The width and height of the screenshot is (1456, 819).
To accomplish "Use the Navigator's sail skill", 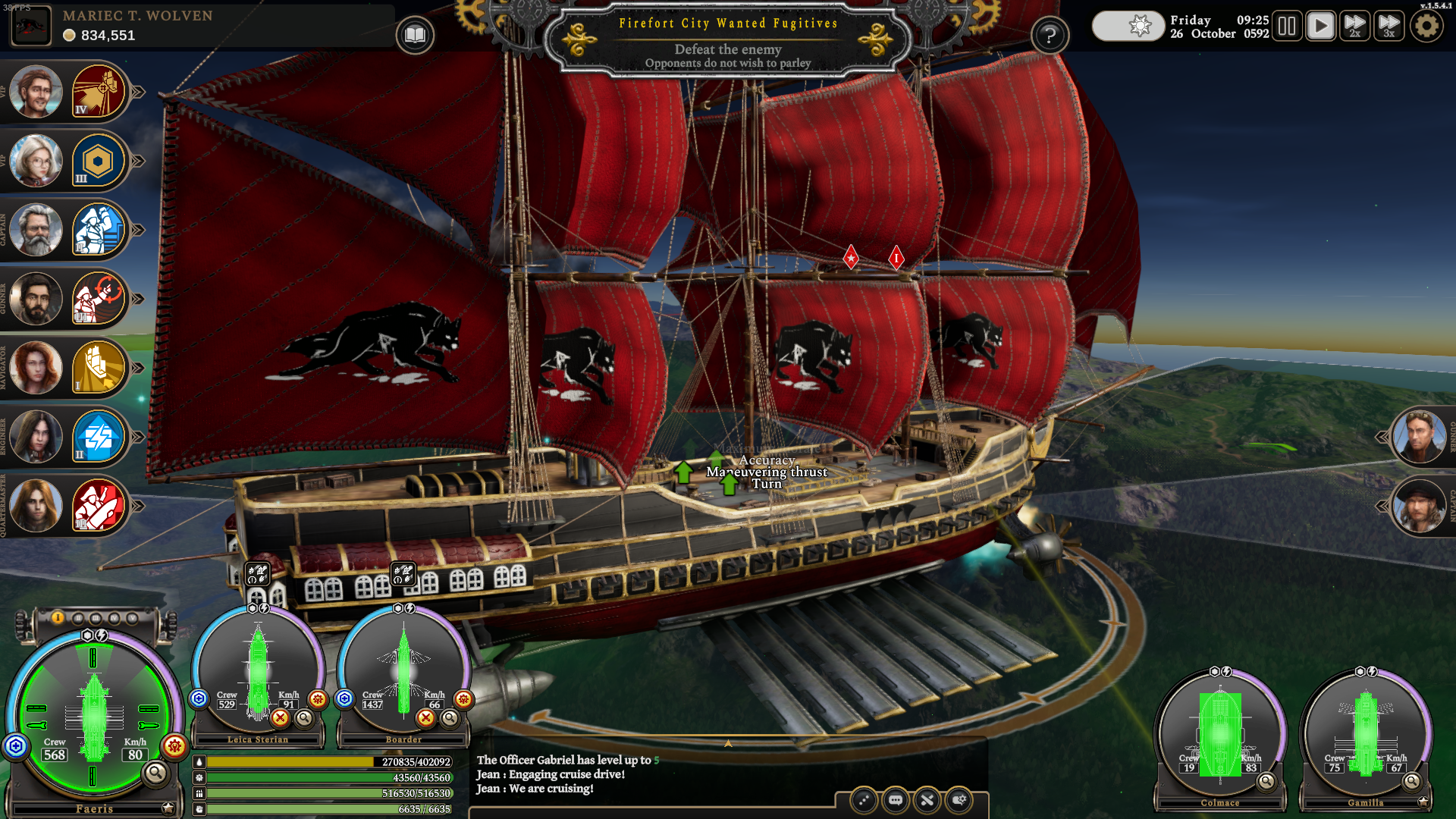I will pyautogui.click(x=98, y=368).
